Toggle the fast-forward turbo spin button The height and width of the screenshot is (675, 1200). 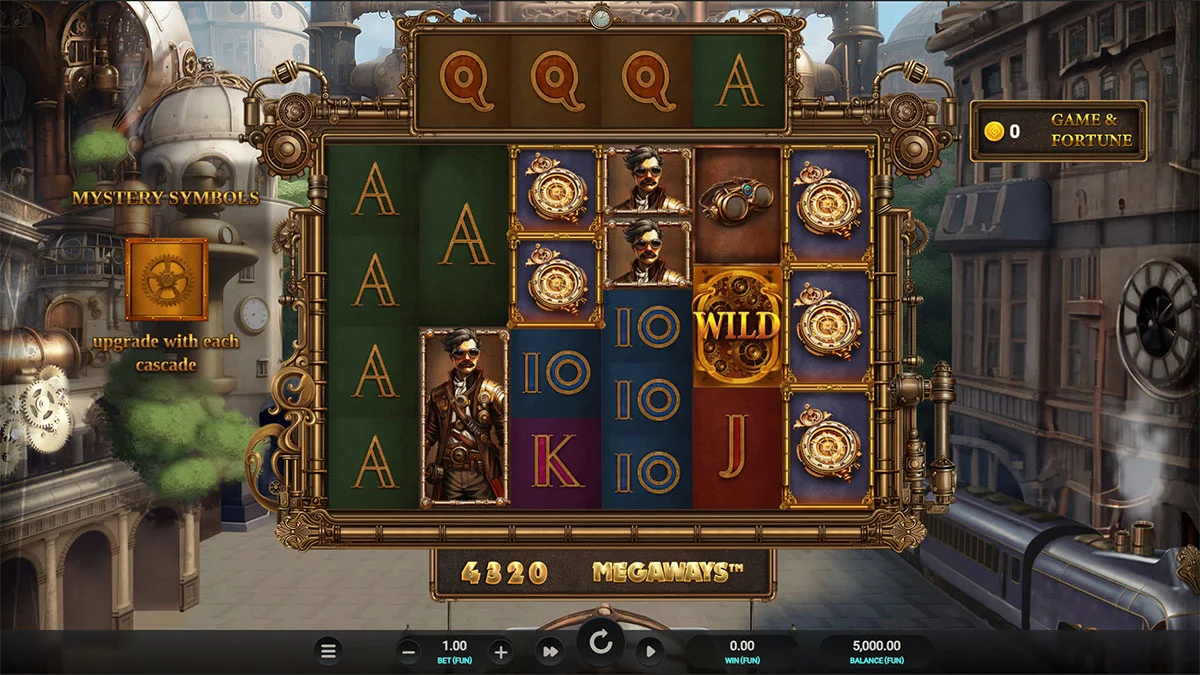[549, 652]
